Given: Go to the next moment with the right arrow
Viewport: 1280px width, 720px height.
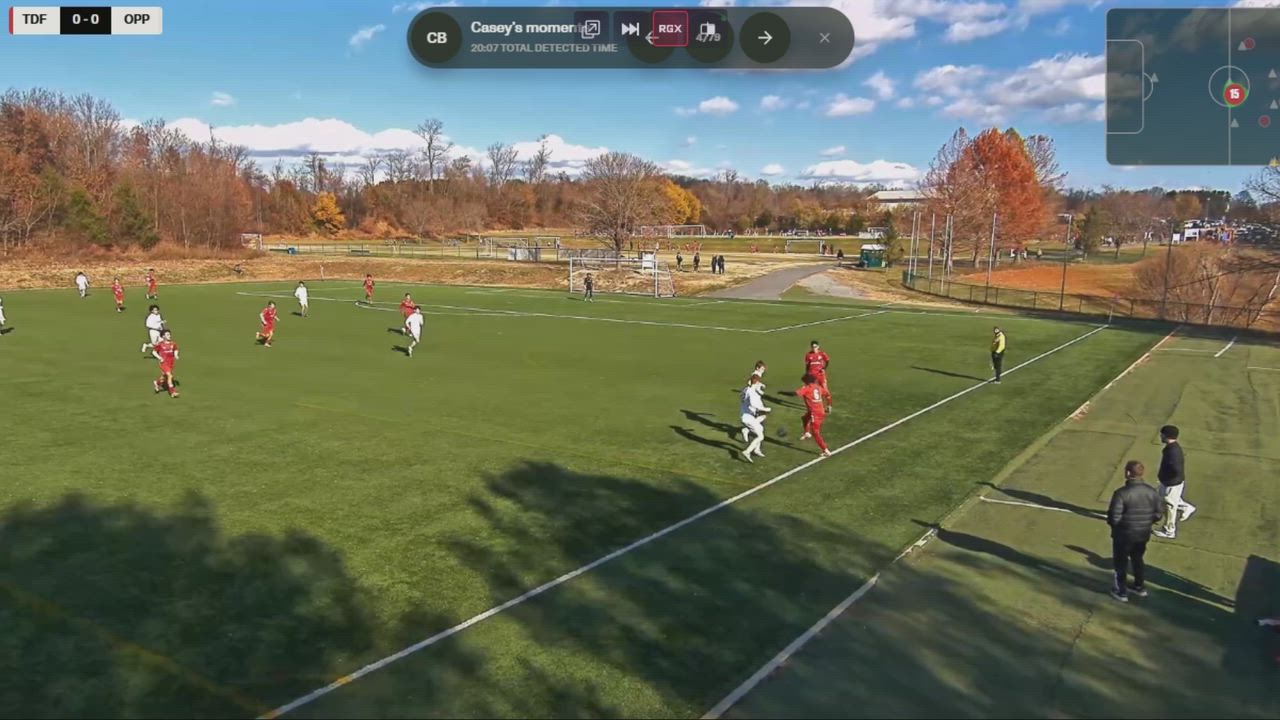Looking at the screenshot, I should click(765, 38).
